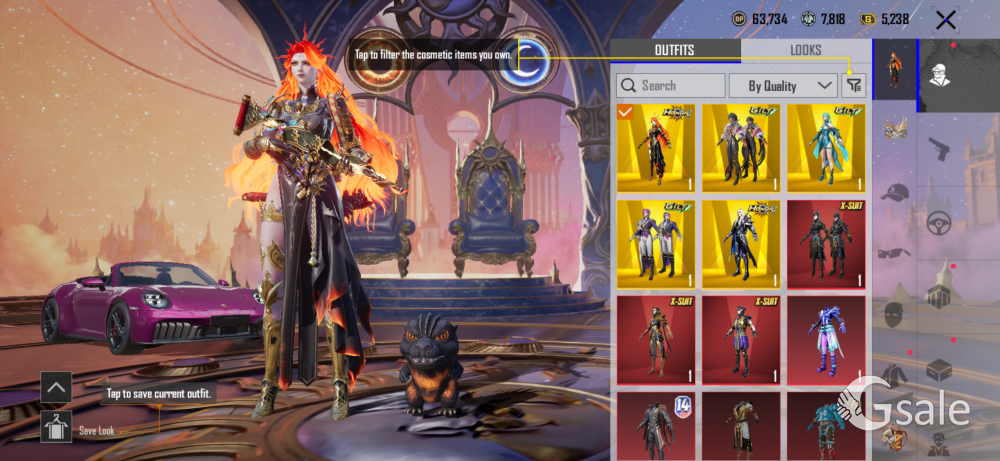Click the outfit search field
The image size is (1000, 461).
tap(672, 86)
